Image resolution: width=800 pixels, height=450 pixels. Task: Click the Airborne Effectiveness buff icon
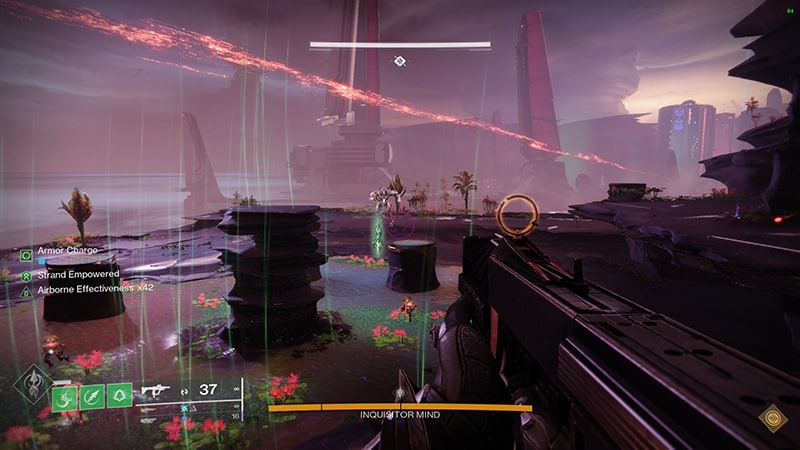click(x=27, y=291)
